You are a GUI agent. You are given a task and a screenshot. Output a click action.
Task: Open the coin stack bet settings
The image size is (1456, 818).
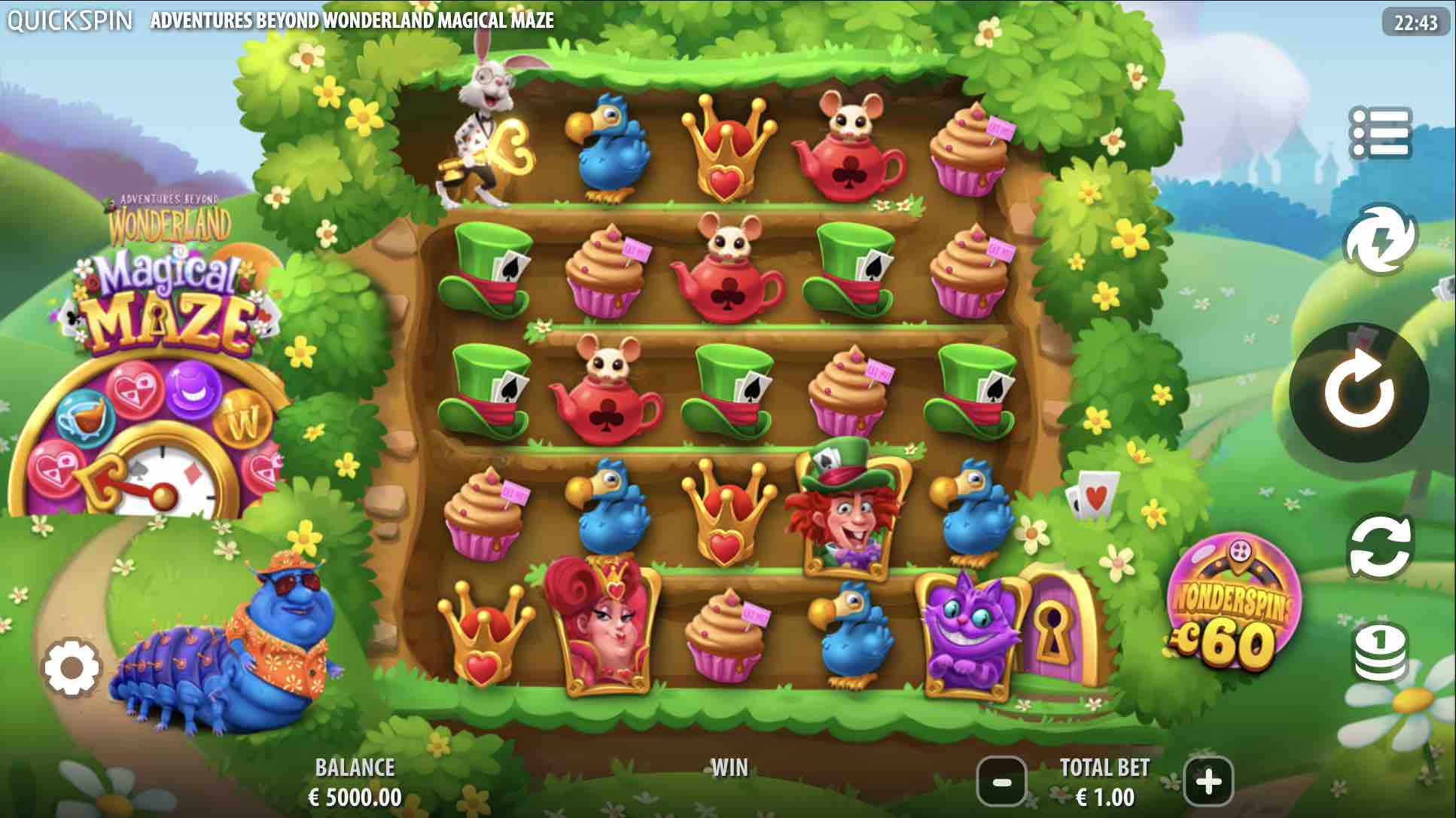1380,652
